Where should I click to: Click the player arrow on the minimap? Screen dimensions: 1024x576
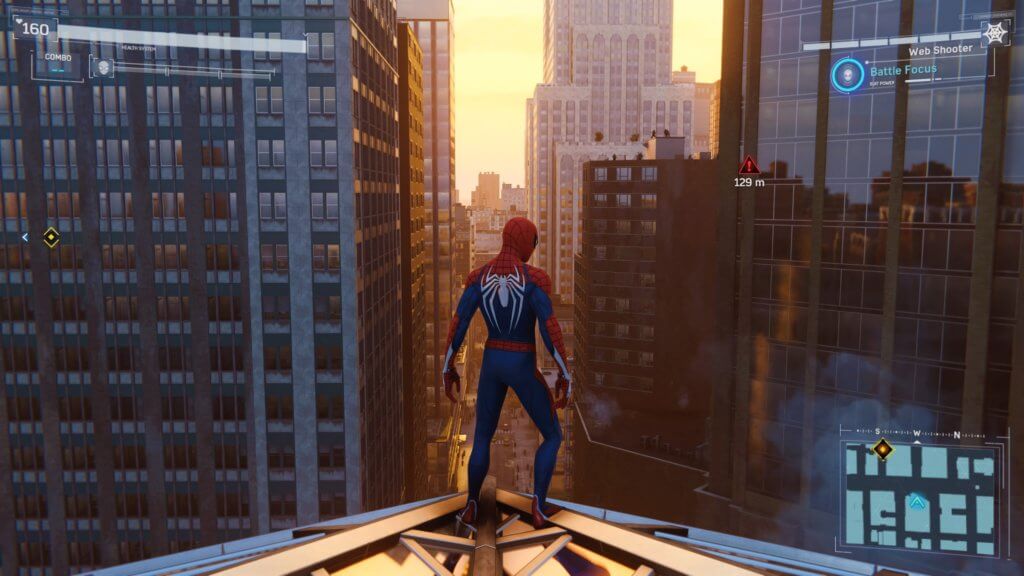[916, 502]
